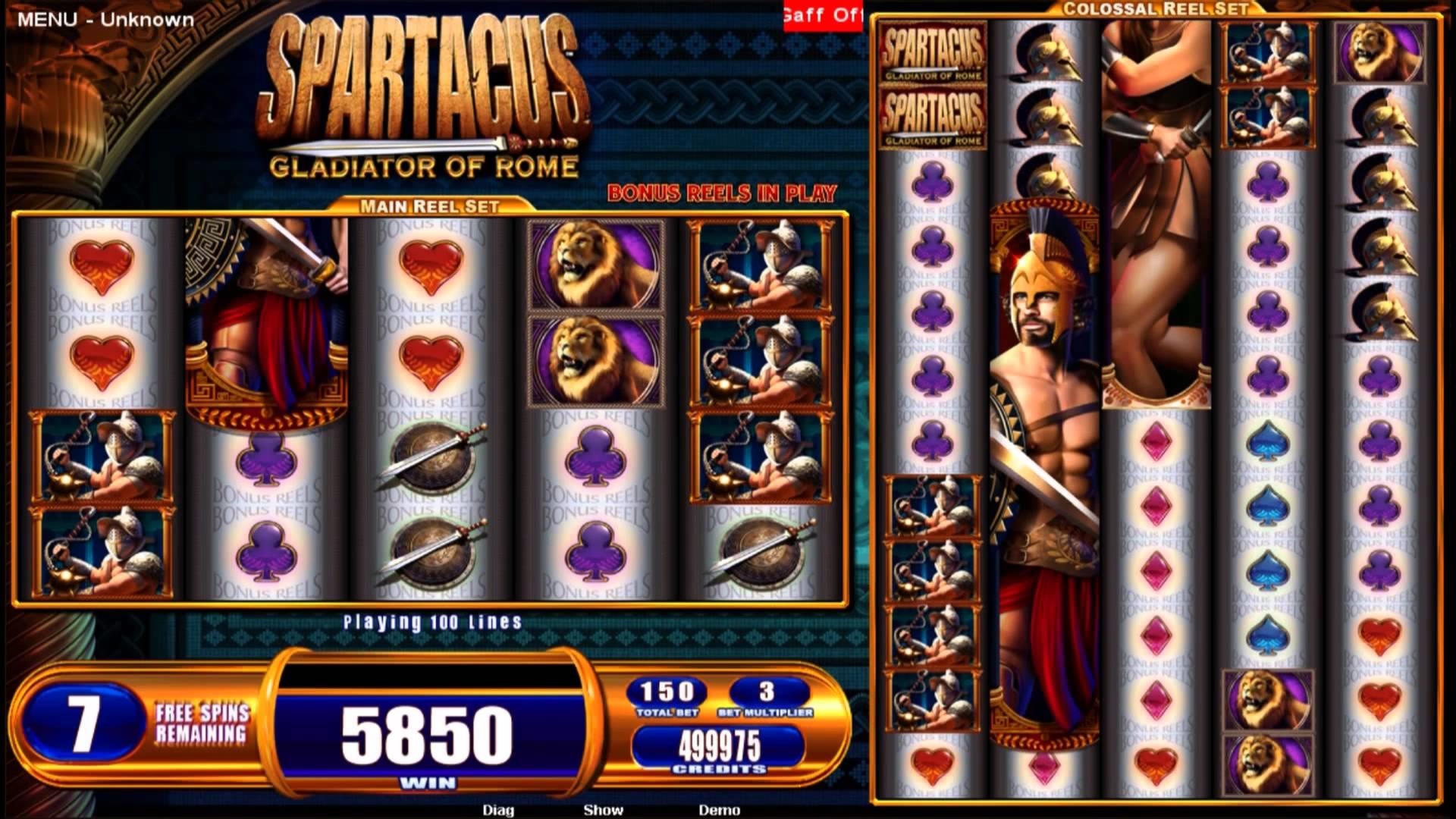This screenshot has height=819, width=1456.
Task: Toggle the Demo mode option
Action: coord(719,810)
